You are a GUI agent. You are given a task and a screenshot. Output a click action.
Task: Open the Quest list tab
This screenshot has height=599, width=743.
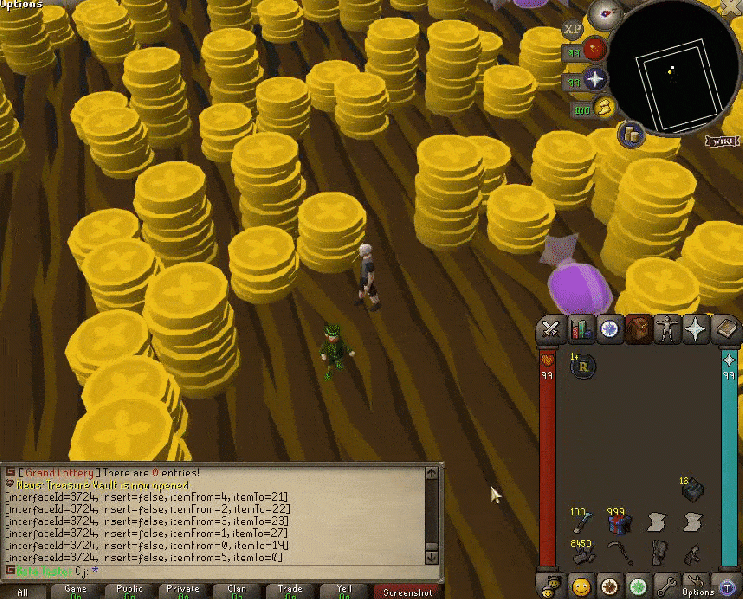608,328
